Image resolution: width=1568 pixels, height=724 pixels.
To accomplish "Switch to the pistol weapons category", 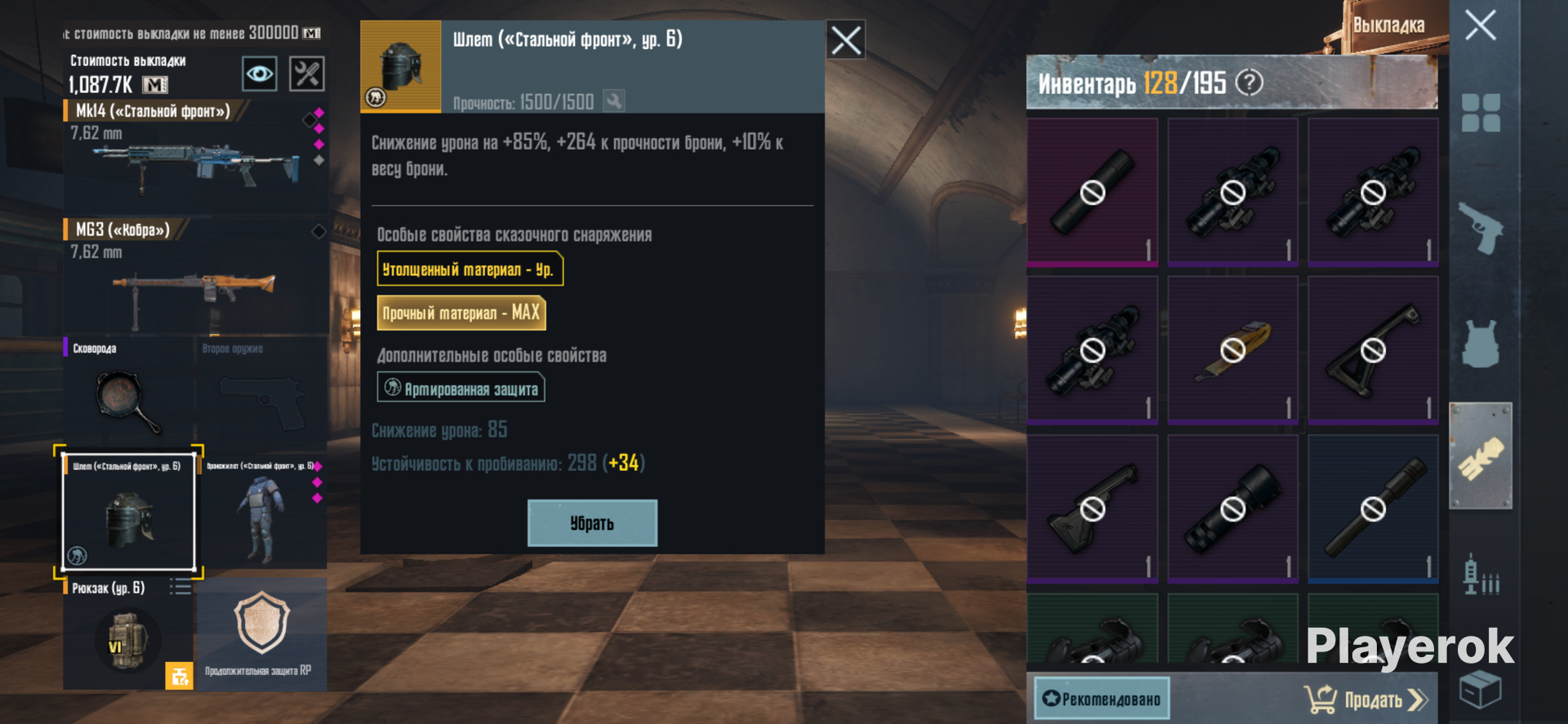I will [1480, 229].
